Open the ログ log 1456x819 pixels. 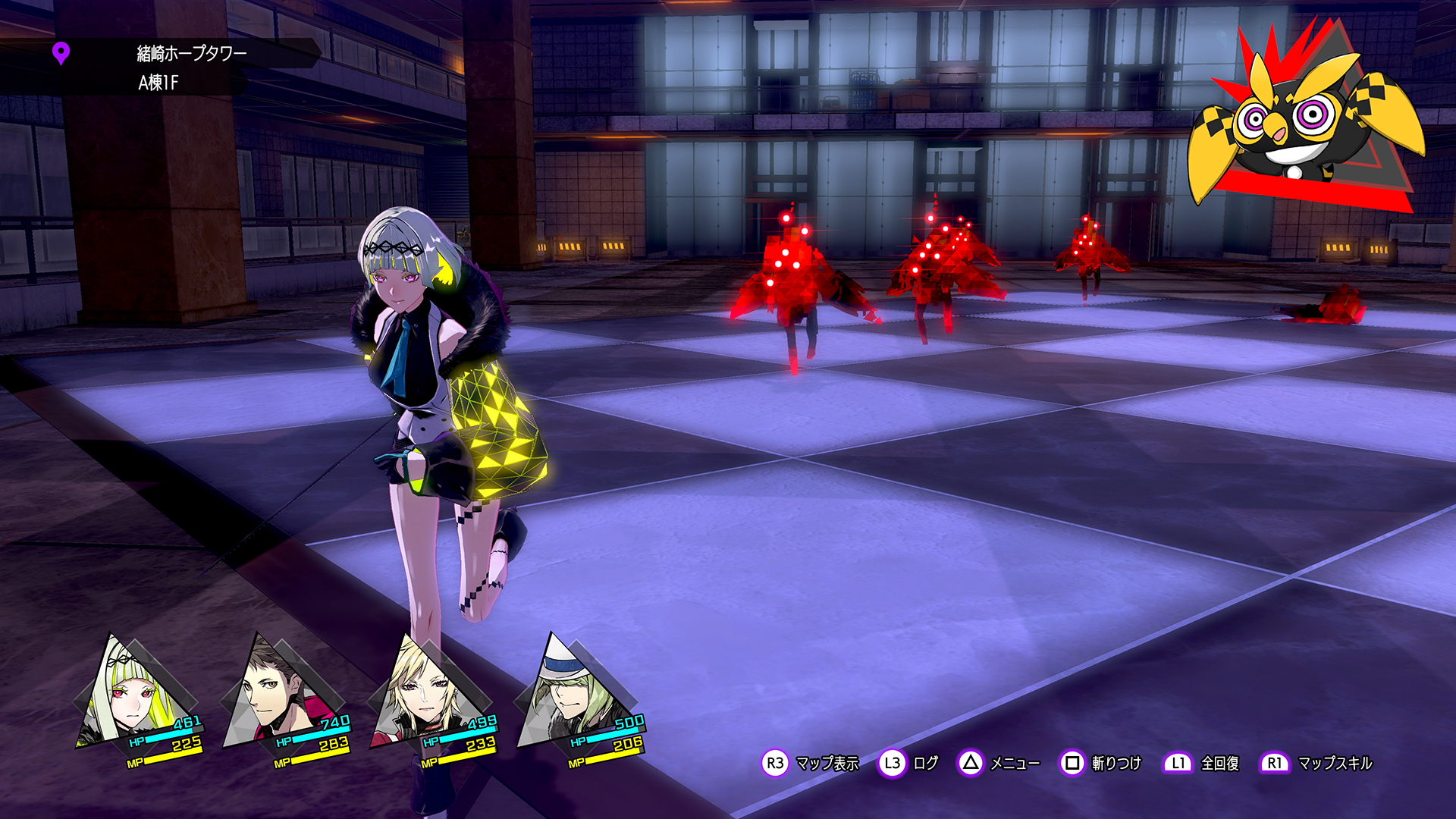[x=908, y=763]
